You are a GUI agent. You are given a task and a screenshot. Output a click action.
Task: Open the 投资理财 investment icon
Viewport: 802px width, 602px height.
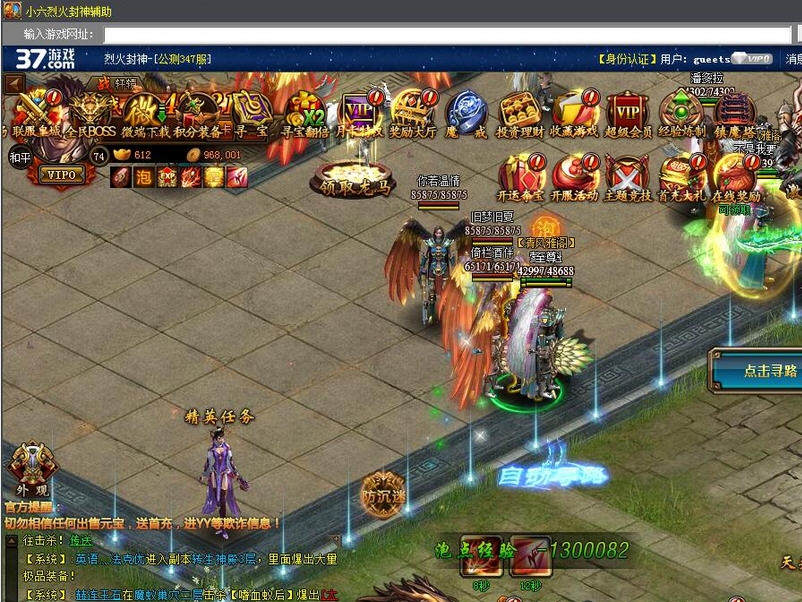pyautogui.click(x=519, y=110)
